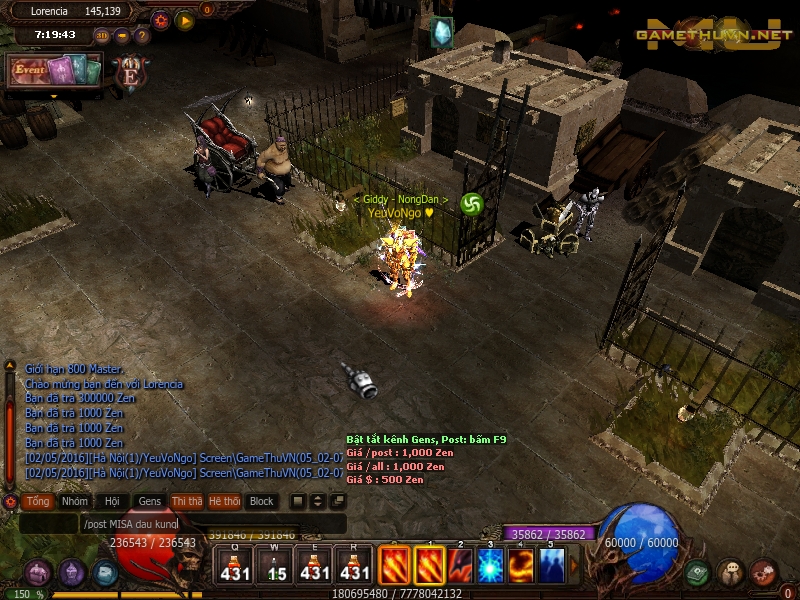800x600 pixels.
Task: Switch to the Nhóm chat tab
Action: click(74, 501)
